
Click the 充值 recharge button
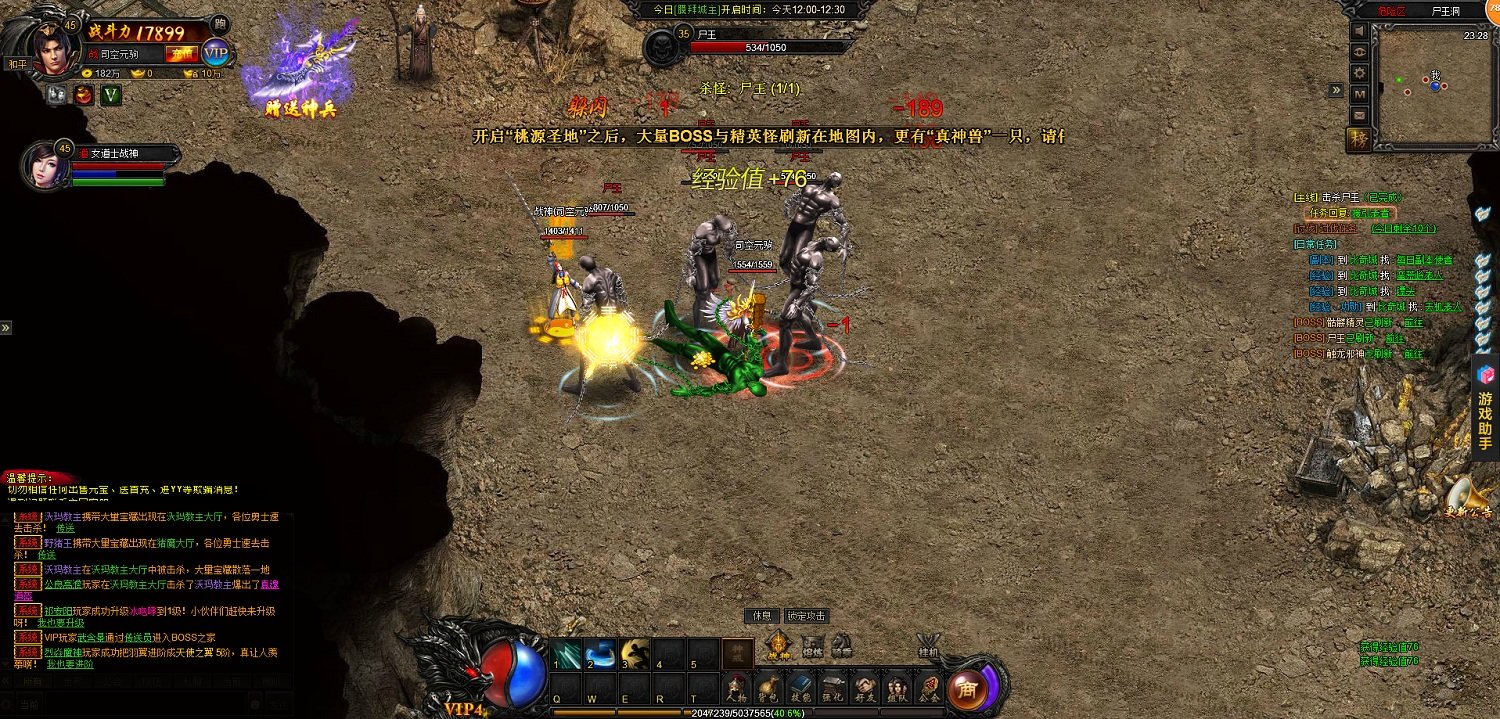(x=181, y=54)
